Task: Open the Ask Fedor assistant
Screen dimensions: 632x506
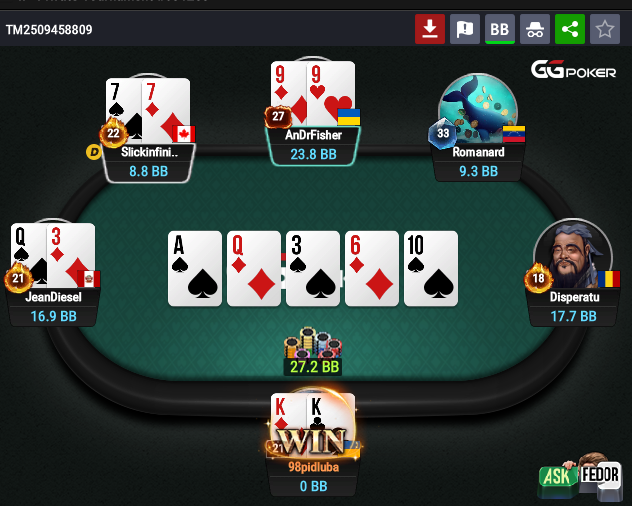Action: coord(581,475)
